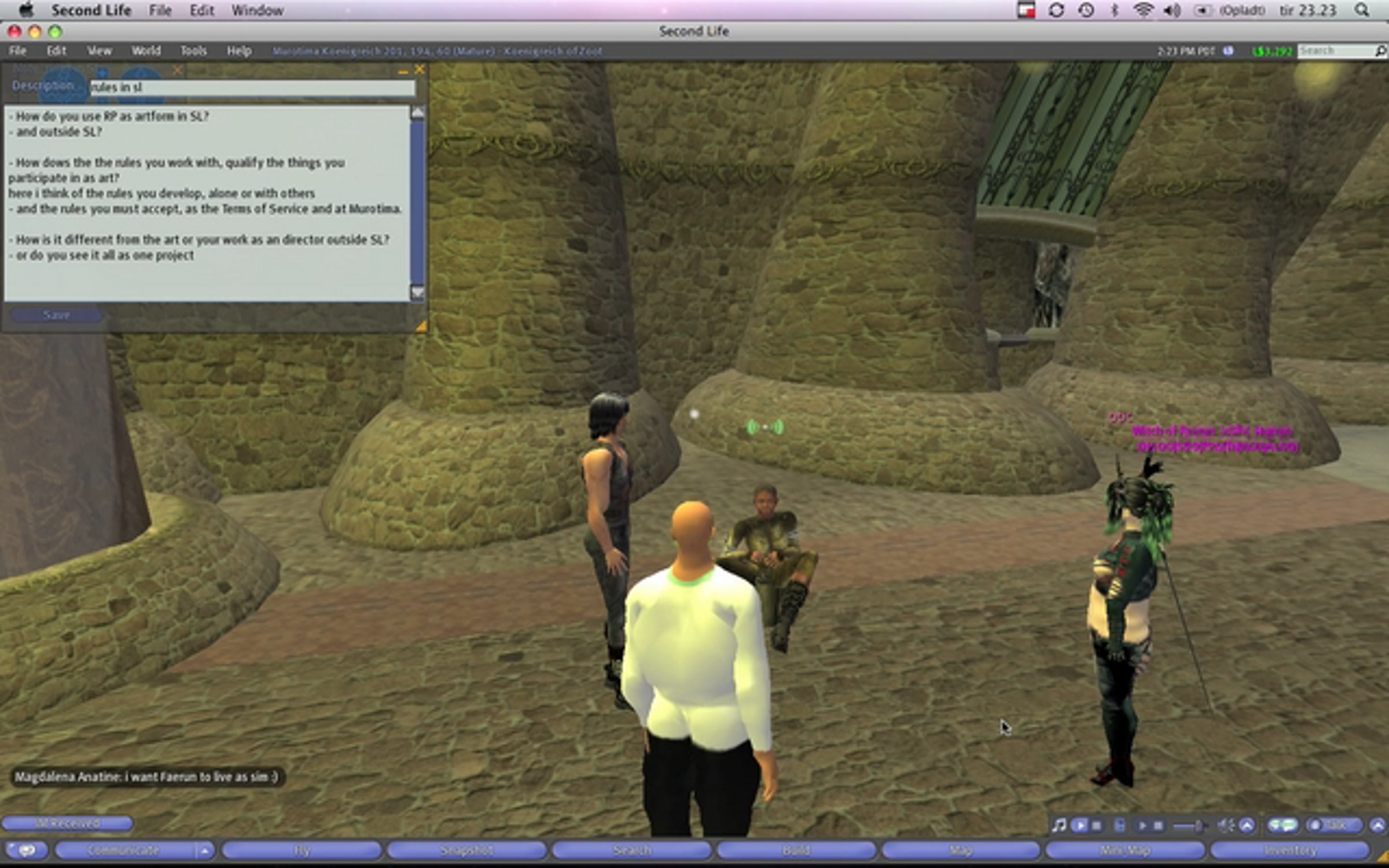Close the Second Life window with red button
The width and height of the screenshot is (1389, 868).
pyautogui.click(x=14, y=32)
